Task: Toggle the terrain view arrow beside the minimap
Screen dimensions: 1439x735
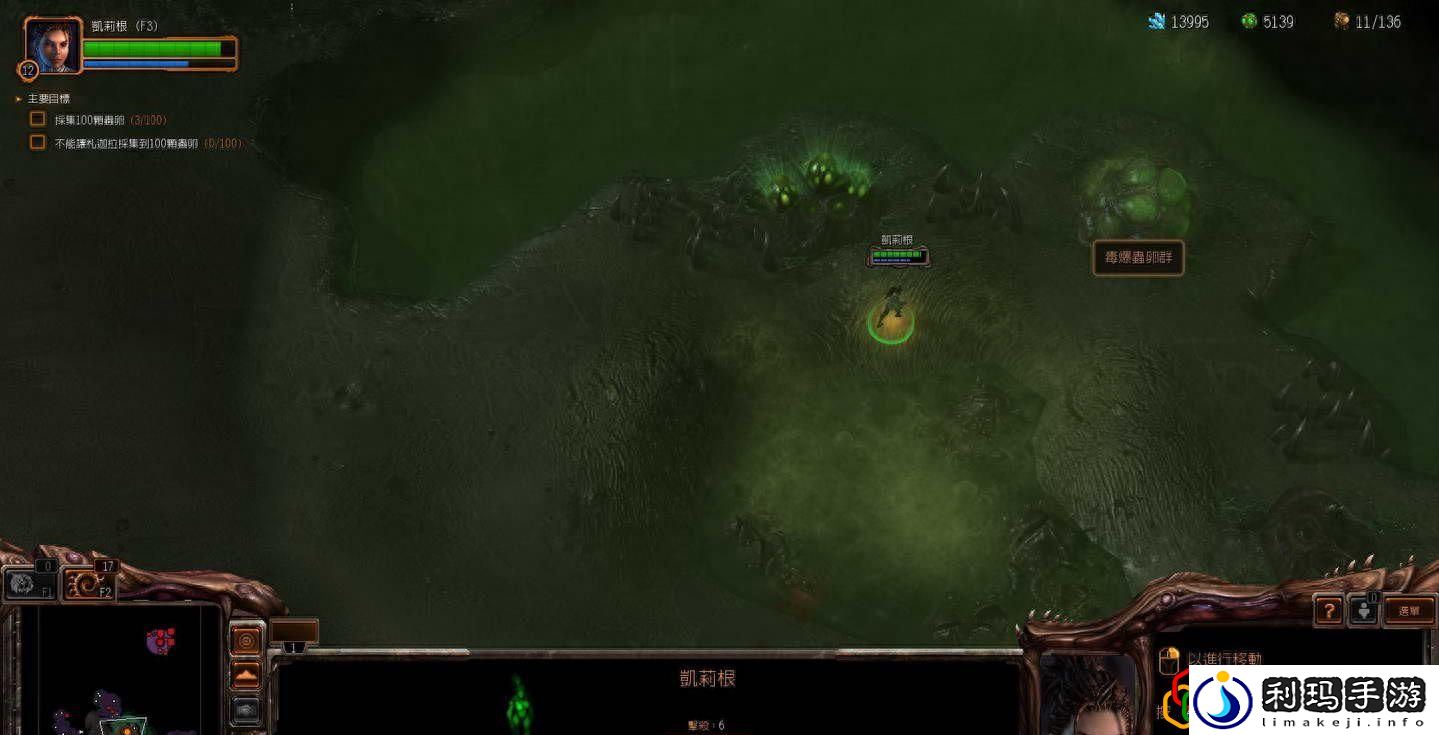Action: click(x=245, y=675)
